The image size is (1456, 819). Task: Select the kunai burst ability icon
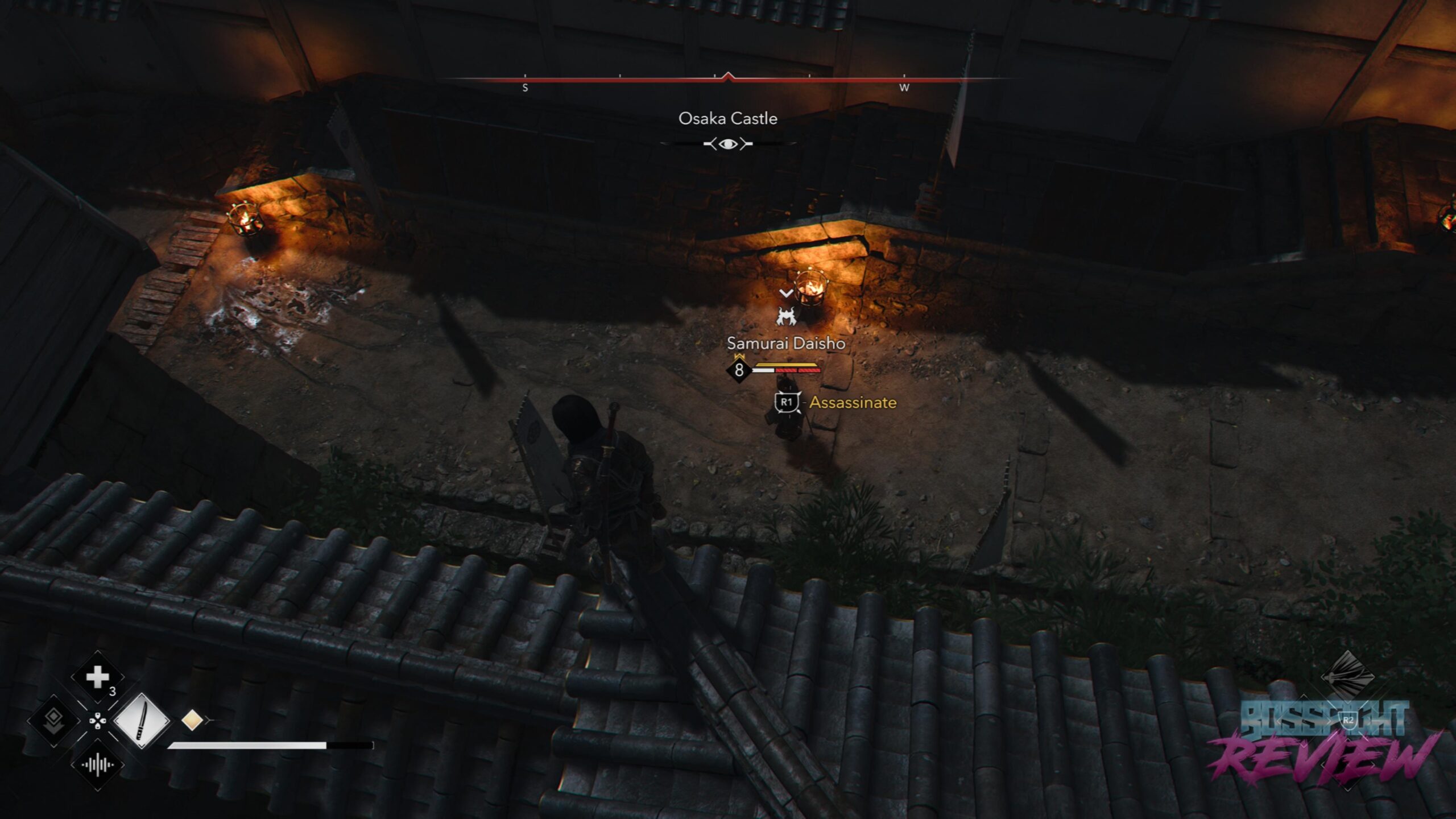[x=1347, y=676]
